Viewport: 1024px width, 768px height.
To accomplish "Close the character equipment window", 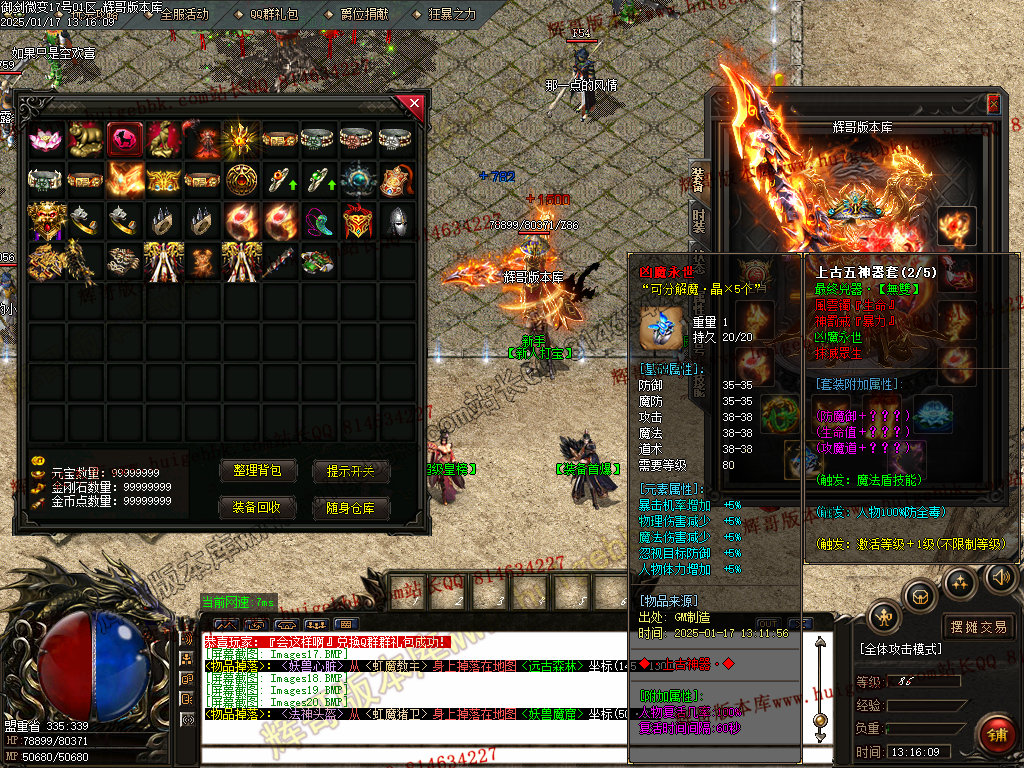I will [x=993, y=103].
